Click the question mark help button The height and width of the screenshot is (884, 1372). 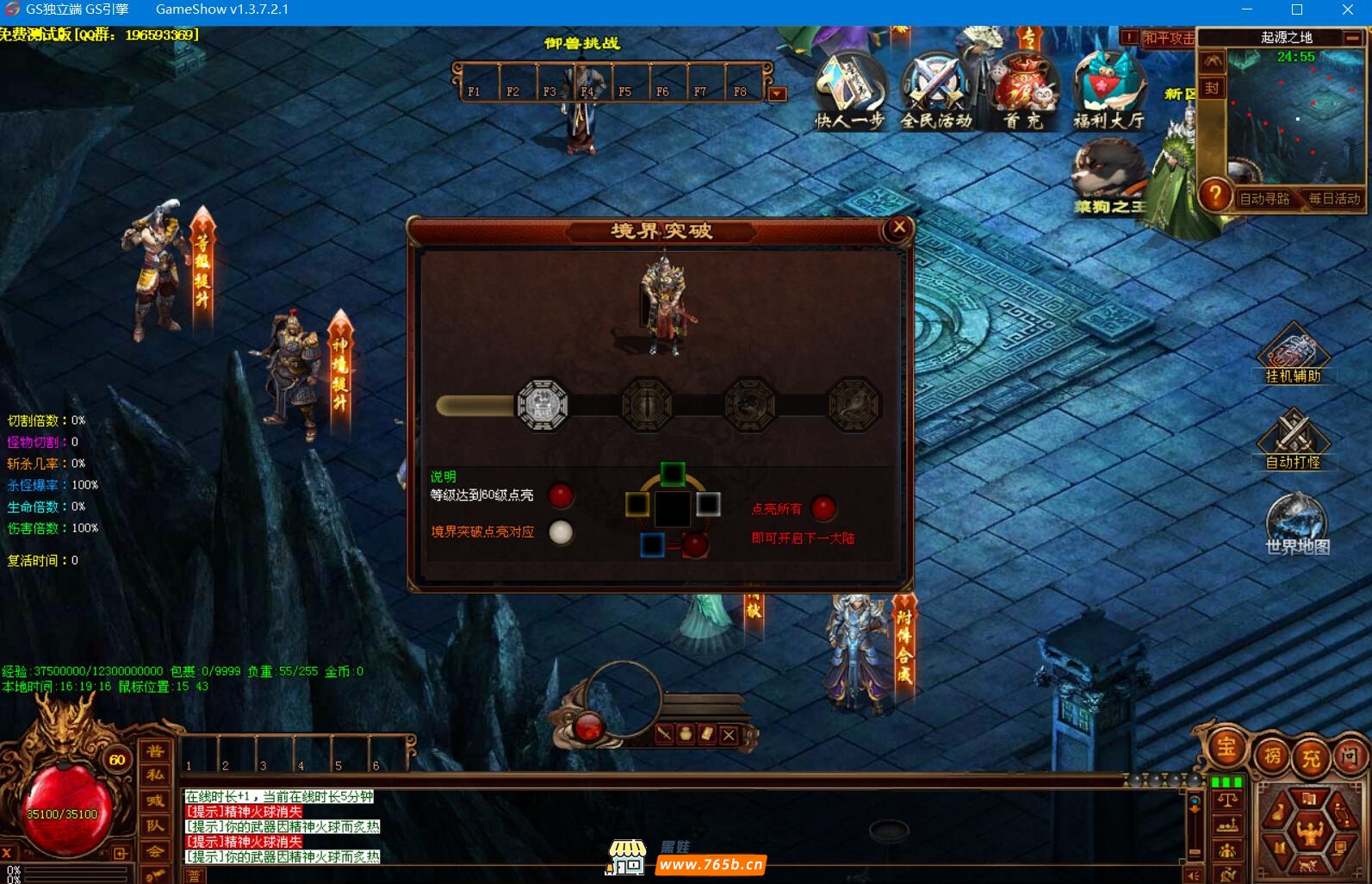1214,195
